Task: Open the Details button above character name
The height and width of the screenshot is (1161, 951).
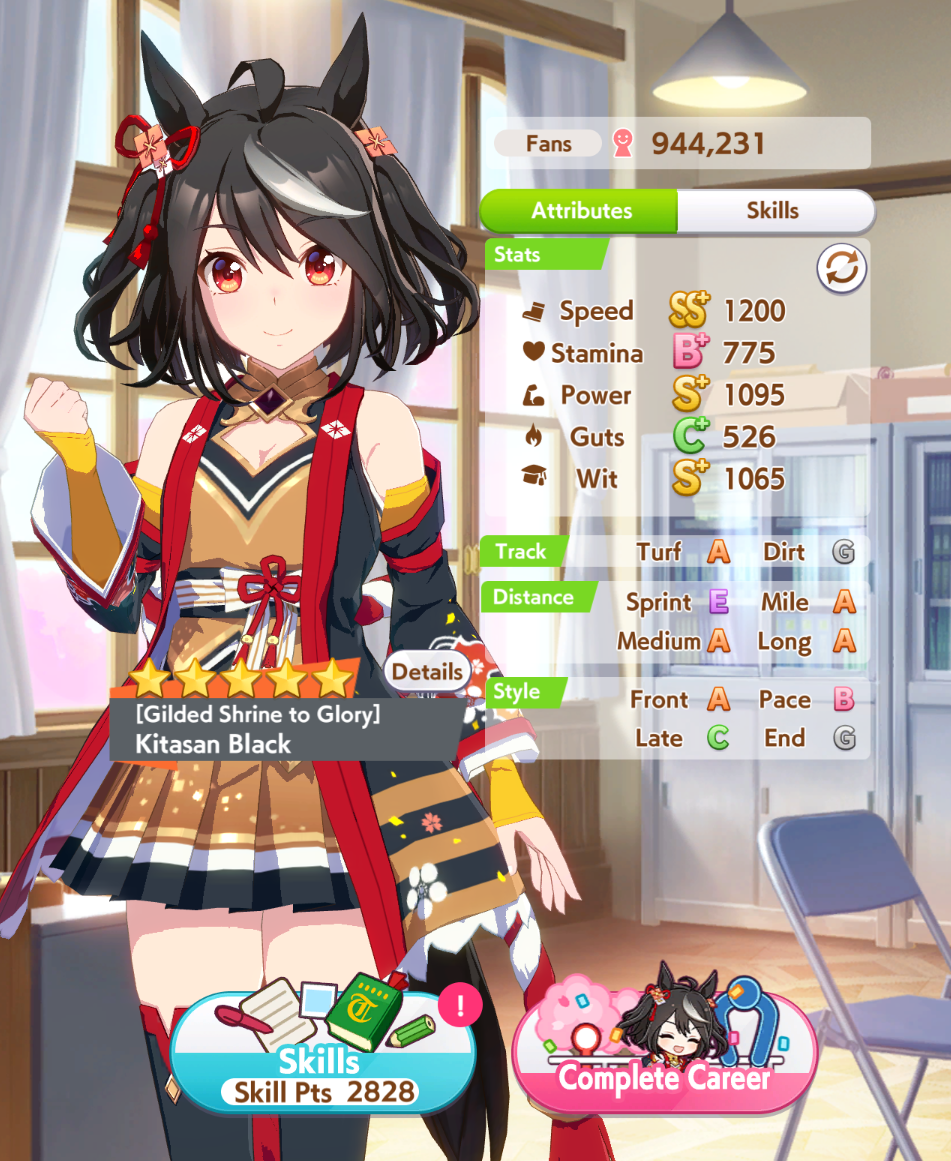Action: point(427,672)
